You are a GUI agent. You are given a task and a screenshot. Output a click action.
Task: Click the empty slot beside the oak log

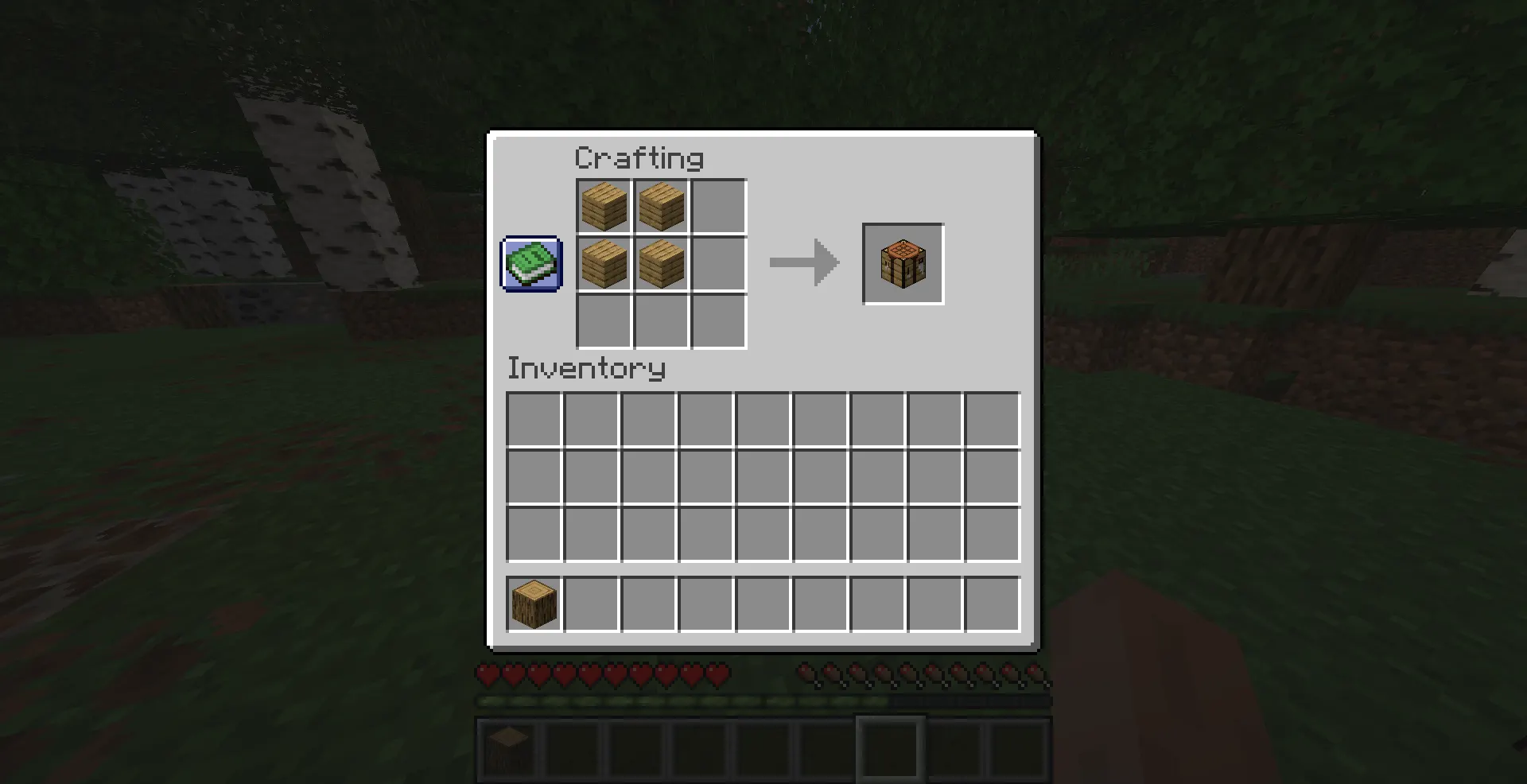coord(592,604)
